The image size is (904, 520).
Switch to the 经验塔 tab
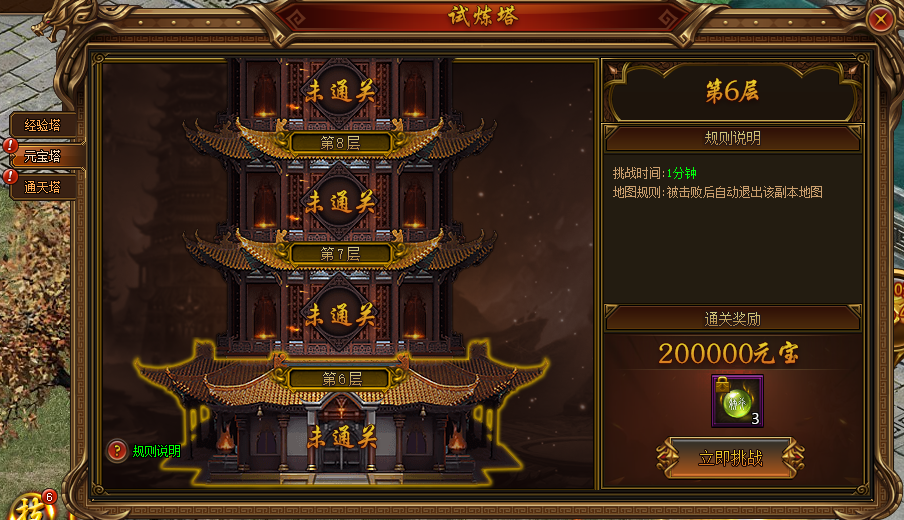[43, 125]
